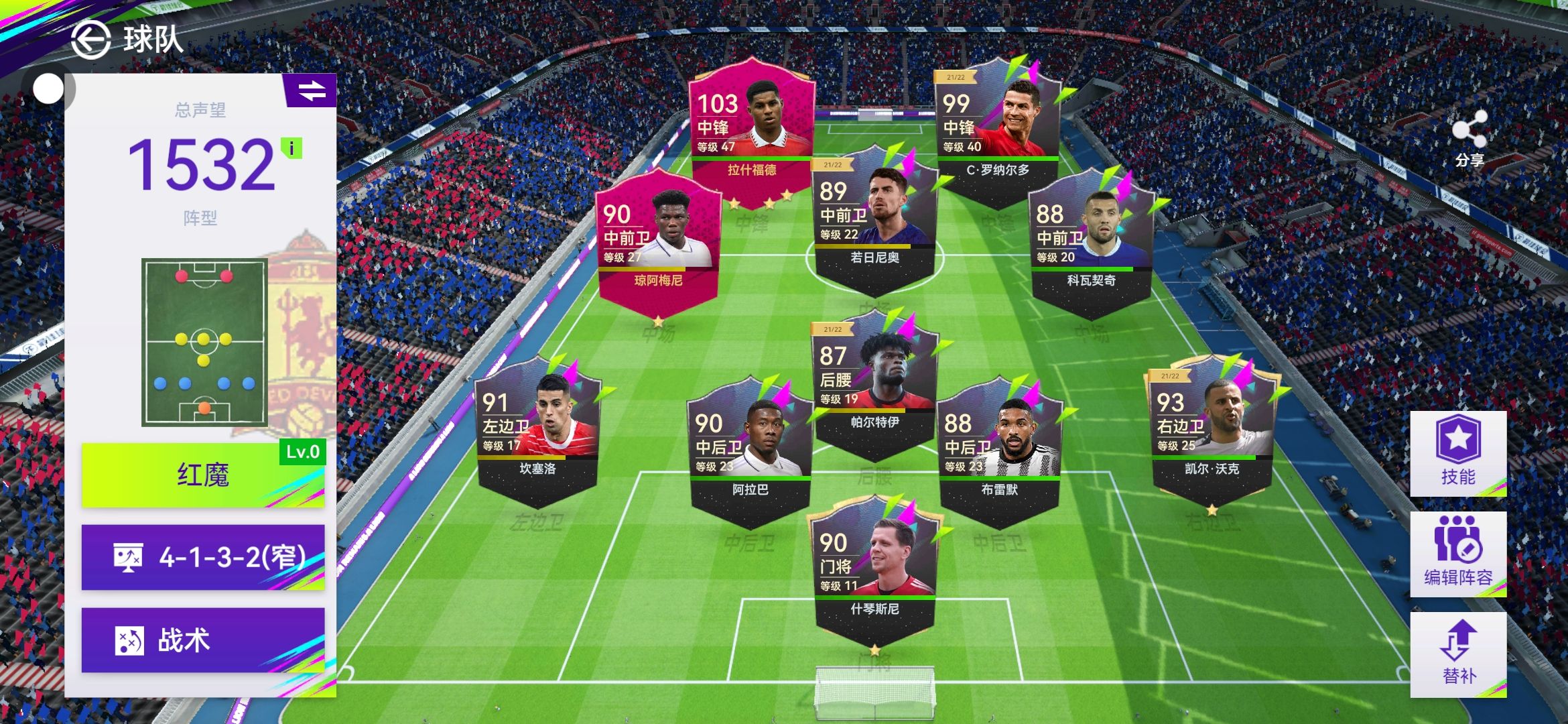
Task: Go back using the arrow button
Action: (x=90, y=40)
